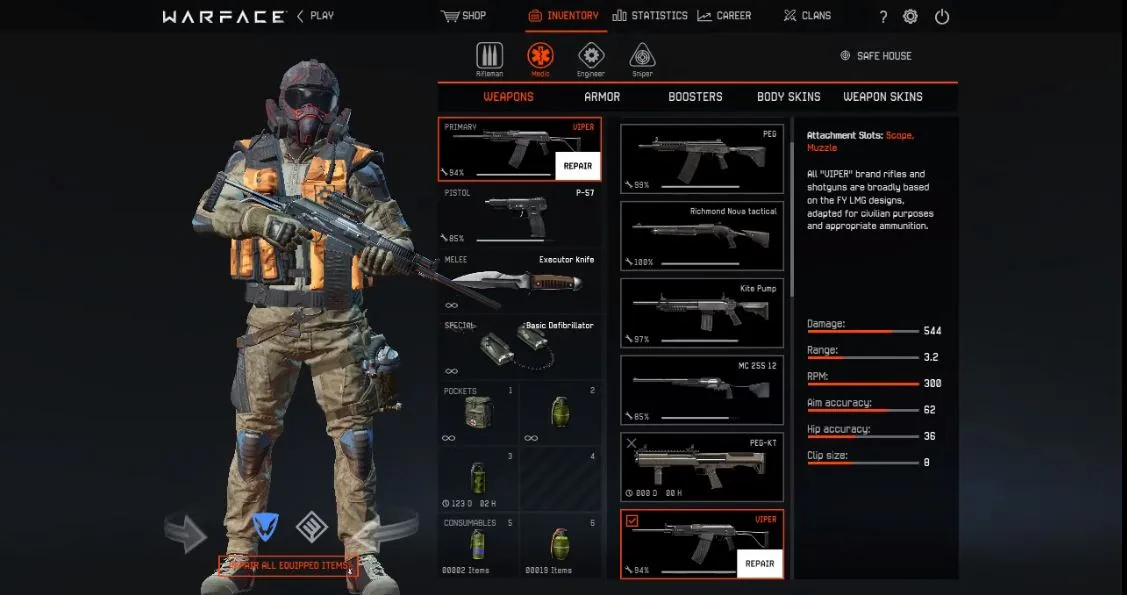Open the Shop menu

pyautogui.click(x=463, y=16)
